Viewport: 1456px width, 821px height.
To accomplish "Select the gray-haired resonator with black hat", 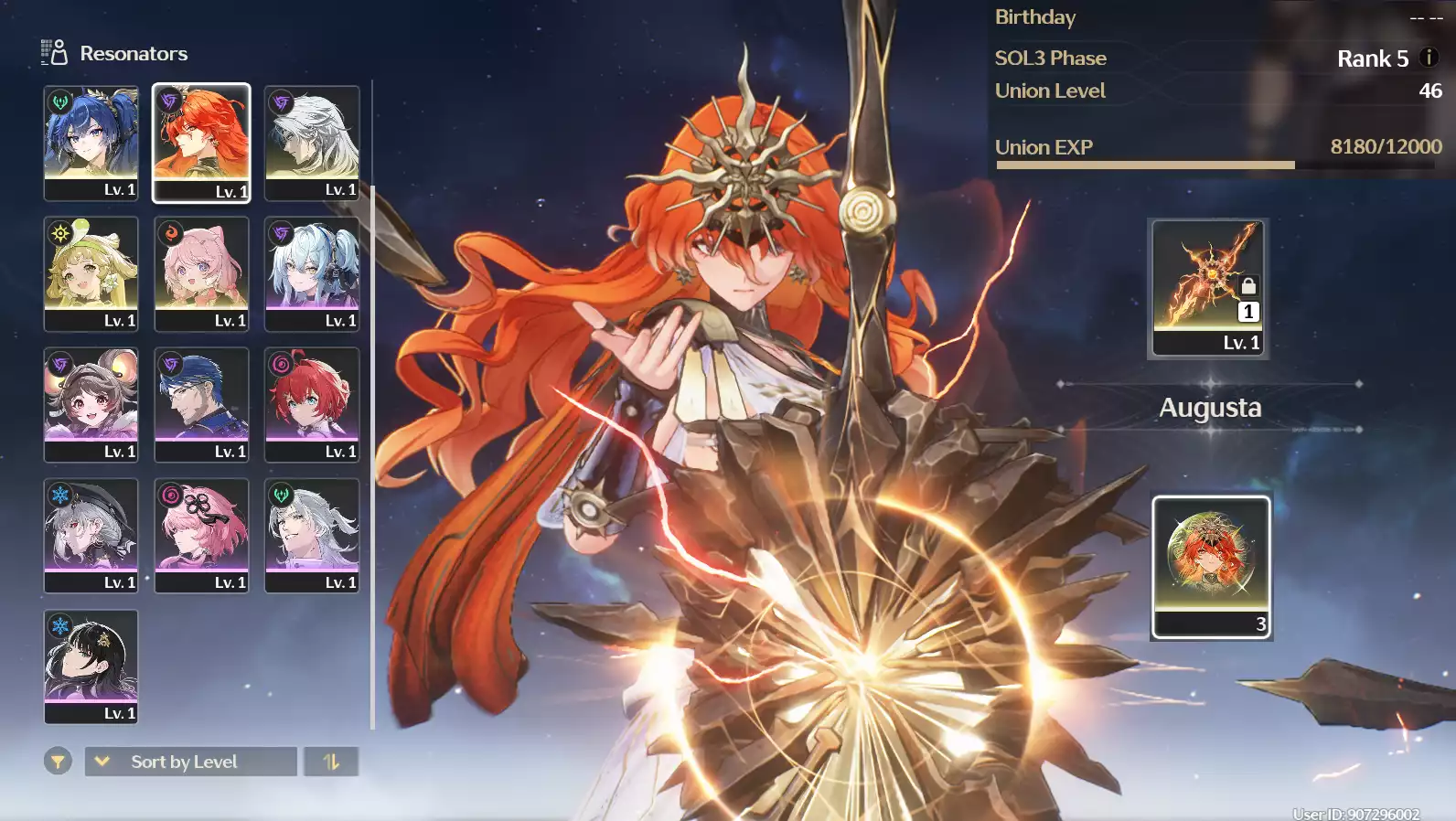I will tap(91, 534).
